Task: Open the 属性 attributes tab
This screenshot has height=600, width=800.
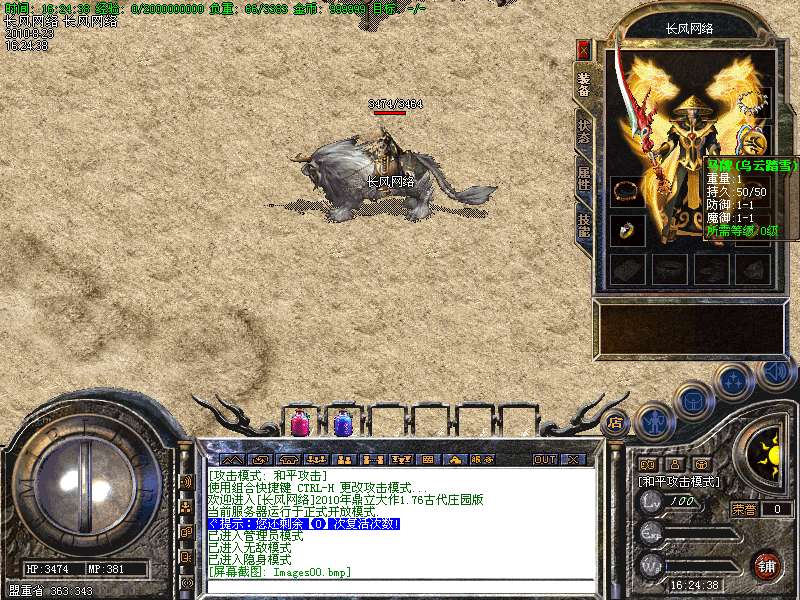Action: tap(584, 178)
